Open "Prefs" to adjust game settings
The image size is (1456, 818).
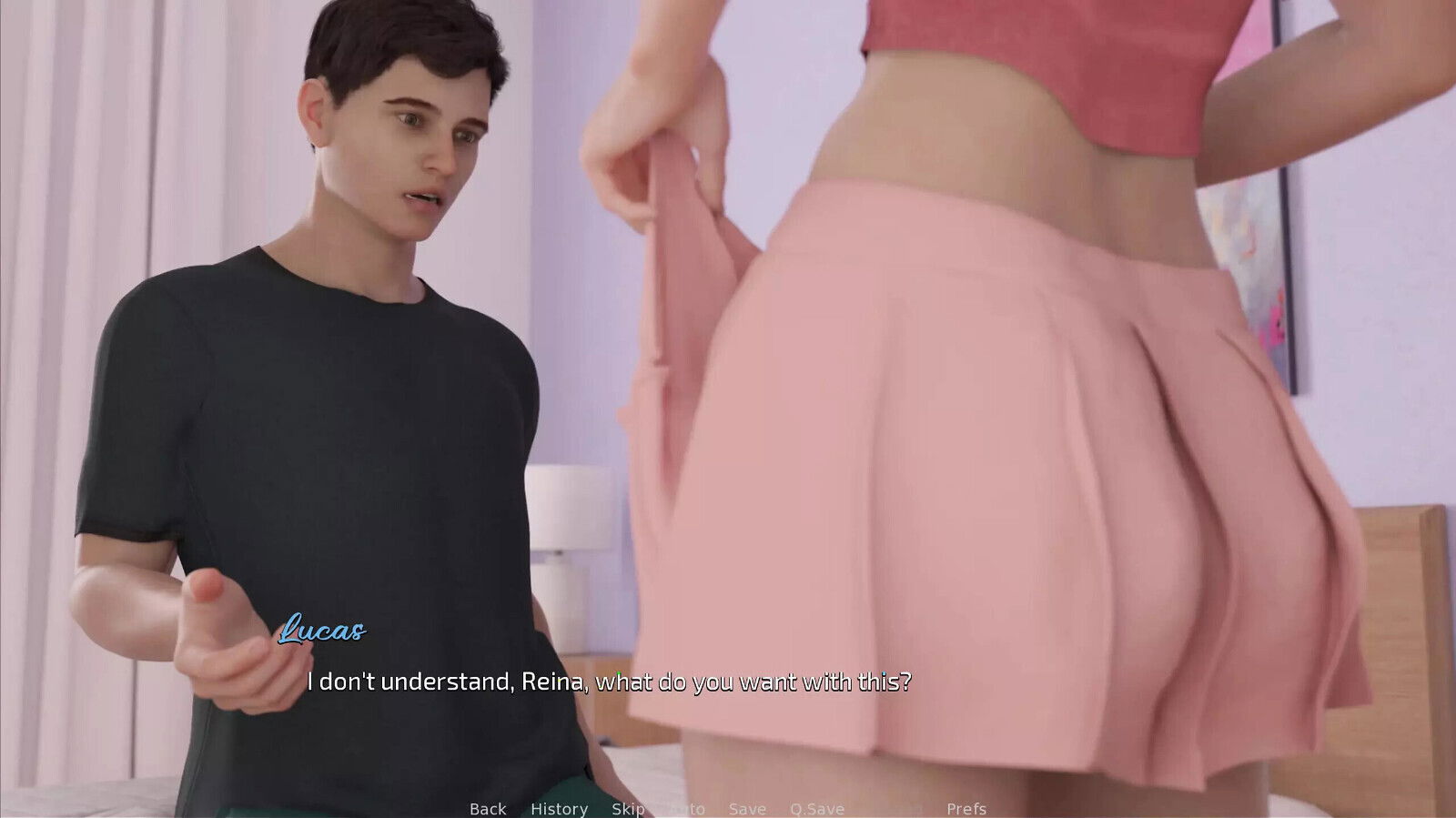coord(967,808)
